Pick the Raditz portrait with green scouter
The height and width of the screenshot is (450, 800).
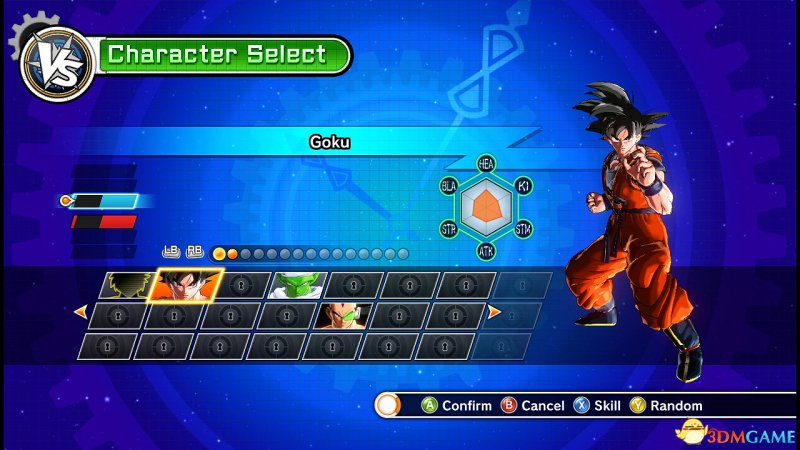(x=343, y=316)
